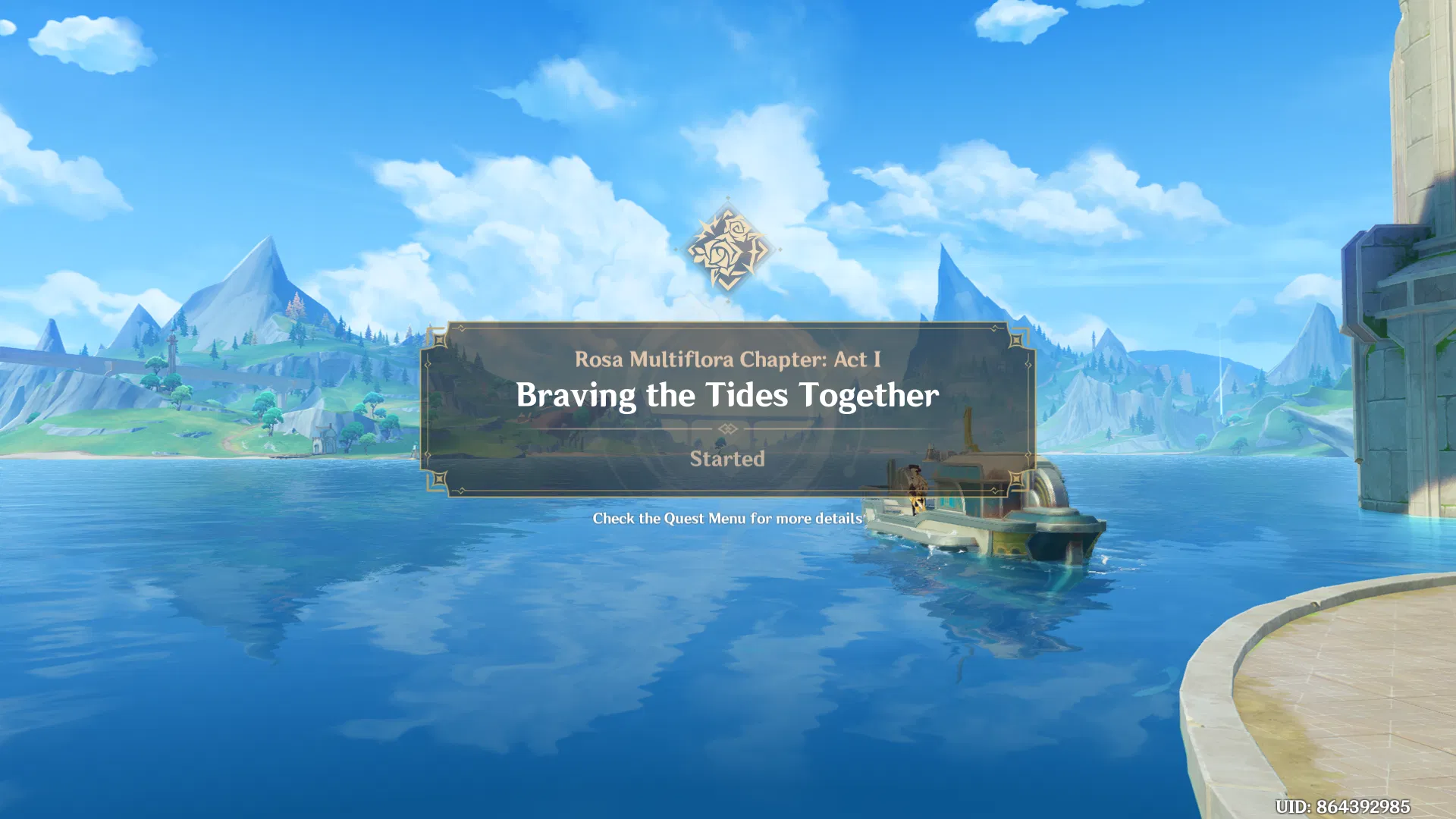Click the Rosa Multiflora chapter rose emblem
Image resolution: width=1456 pixels, height=819 pixels.
click(x=730, y=250)
